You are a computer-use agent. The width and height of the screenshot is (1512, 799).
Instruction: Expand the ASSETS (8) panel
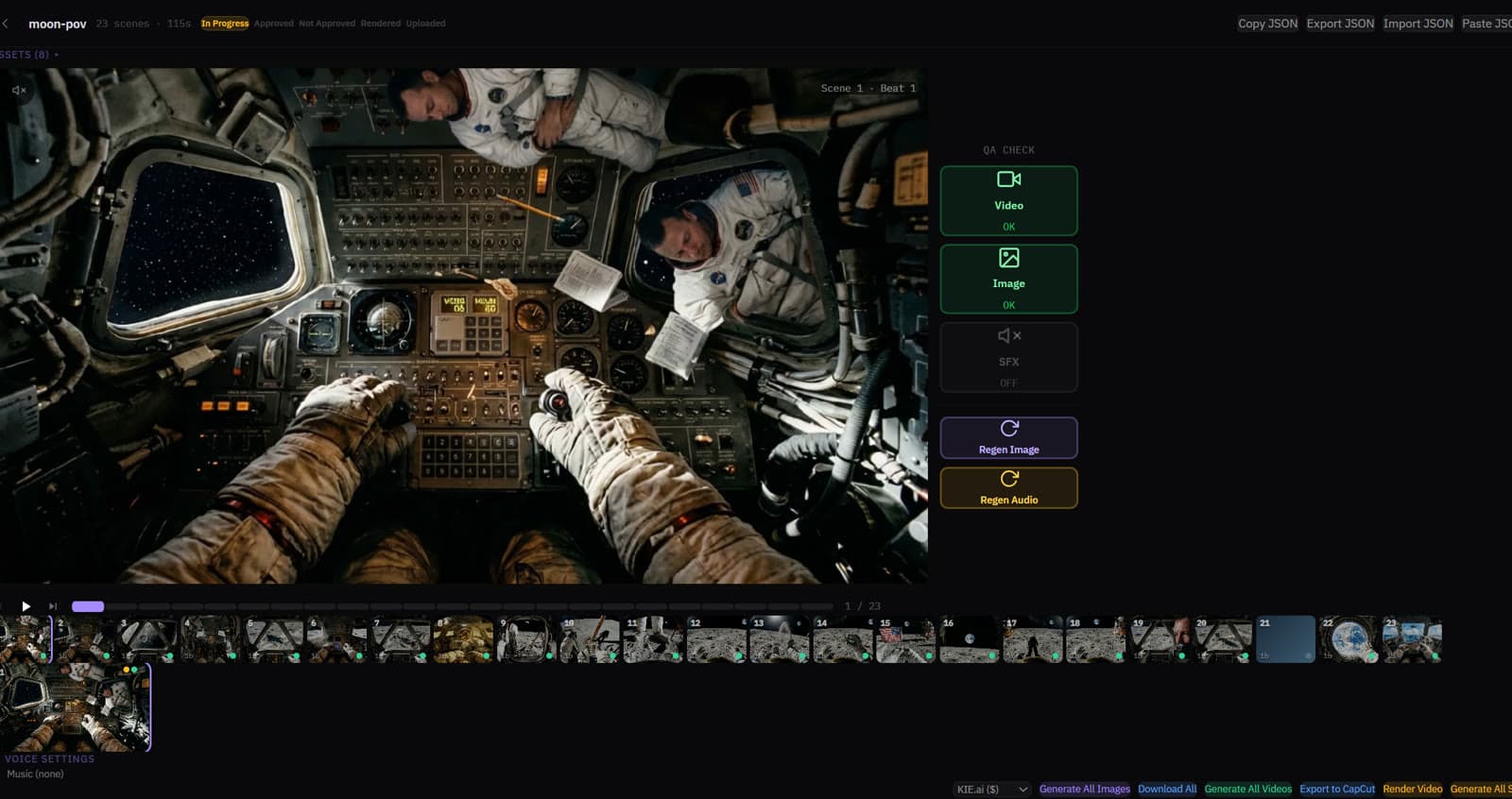(28, 54)
